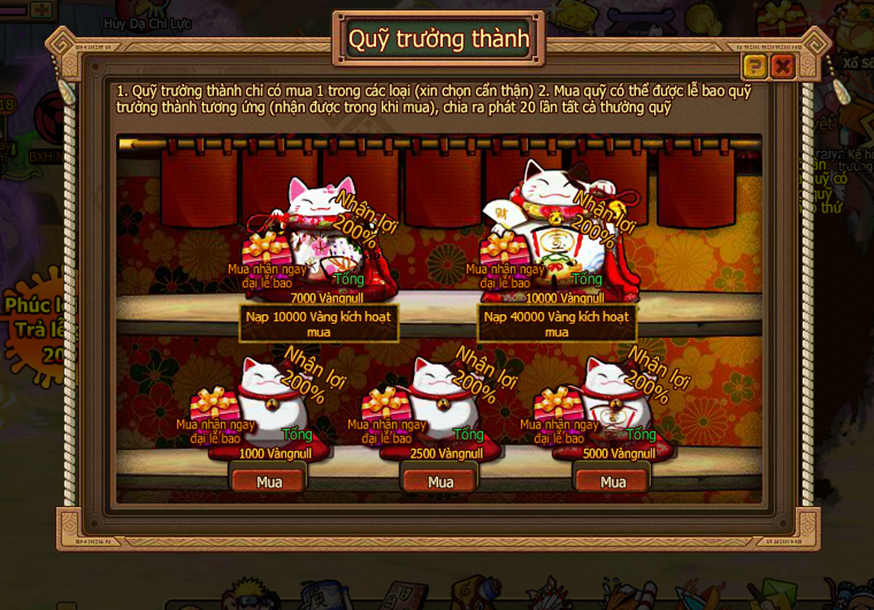The width and height of the screenshot is (874, 610).
Task: Choose Nạp 40000 Vàng kích hoạt mua
Action: 557,323
